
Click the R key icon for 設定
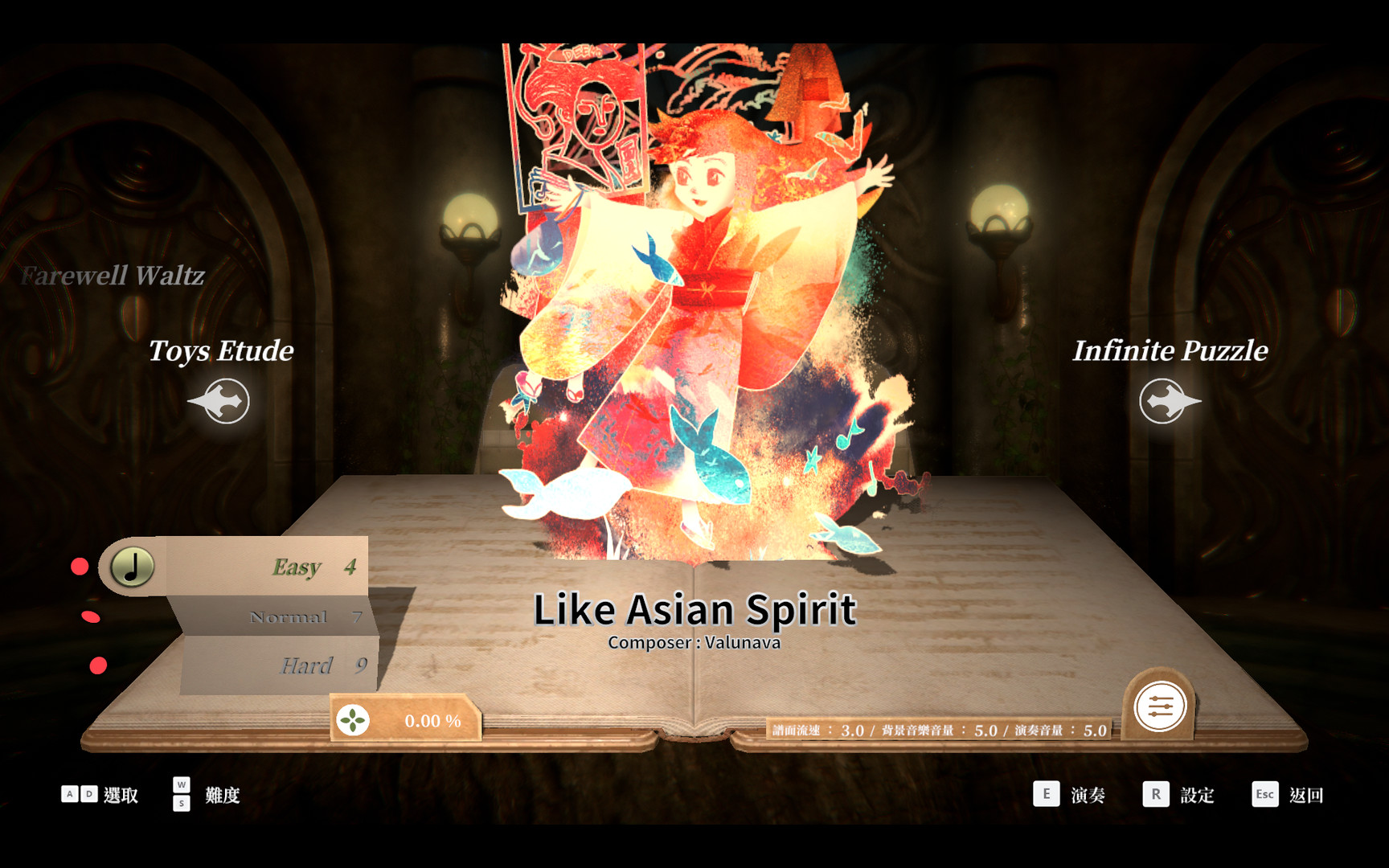pos(1156,794)
